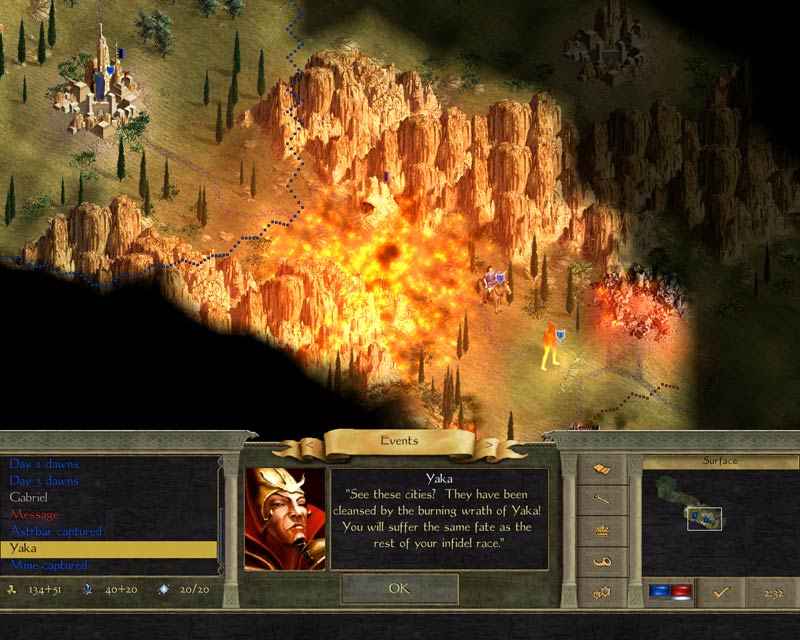
Task: Select the 'Day 3 dawns' event entry
Action: click(44, 481)
